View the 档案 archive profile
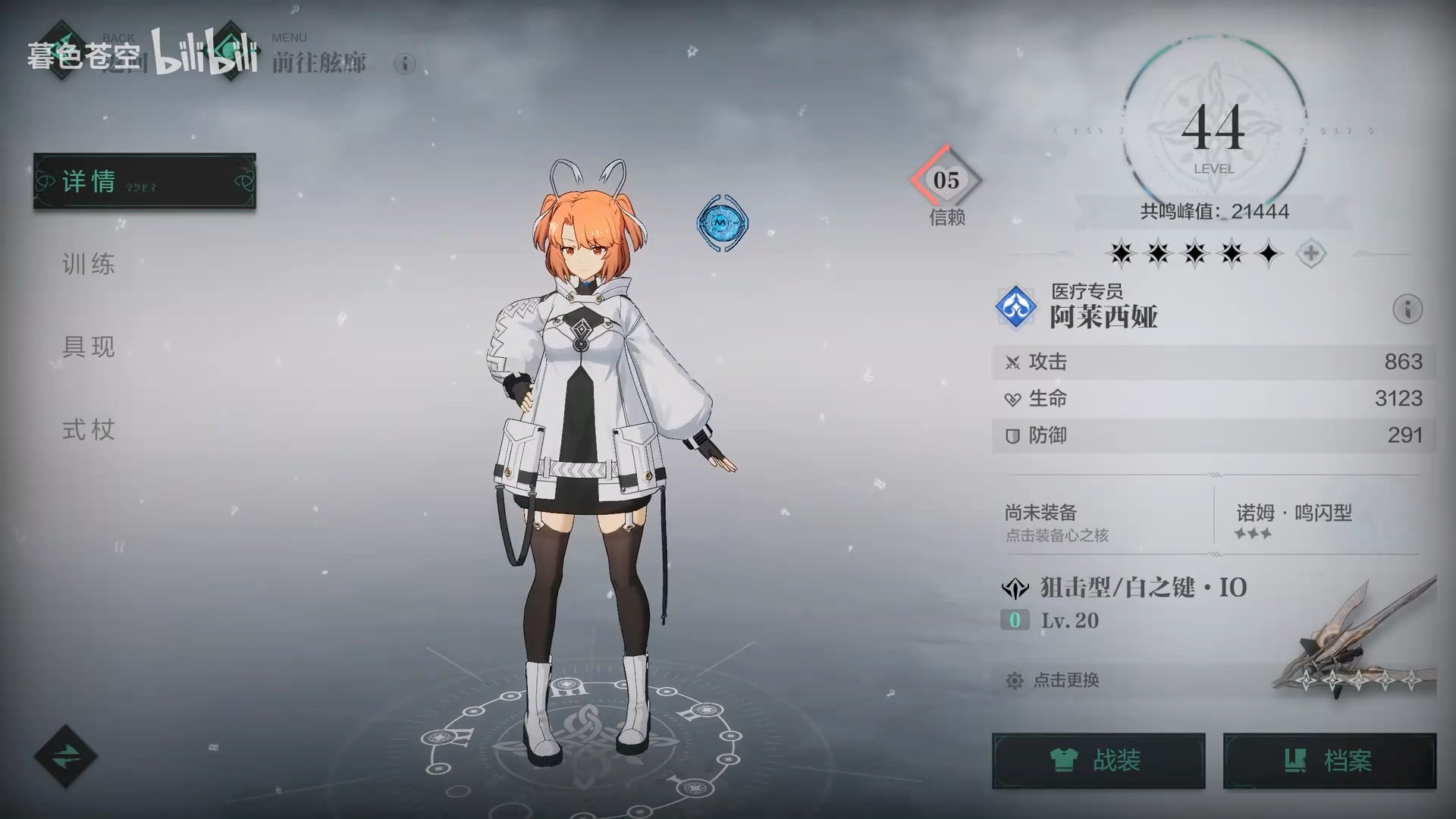 pyautogui.click(x=1329, y=761)
